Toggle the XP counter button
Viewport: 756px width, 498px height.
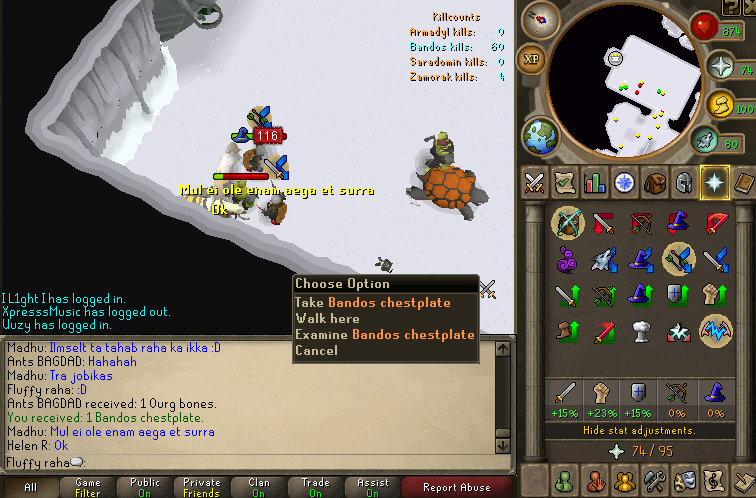pos(532,60)
